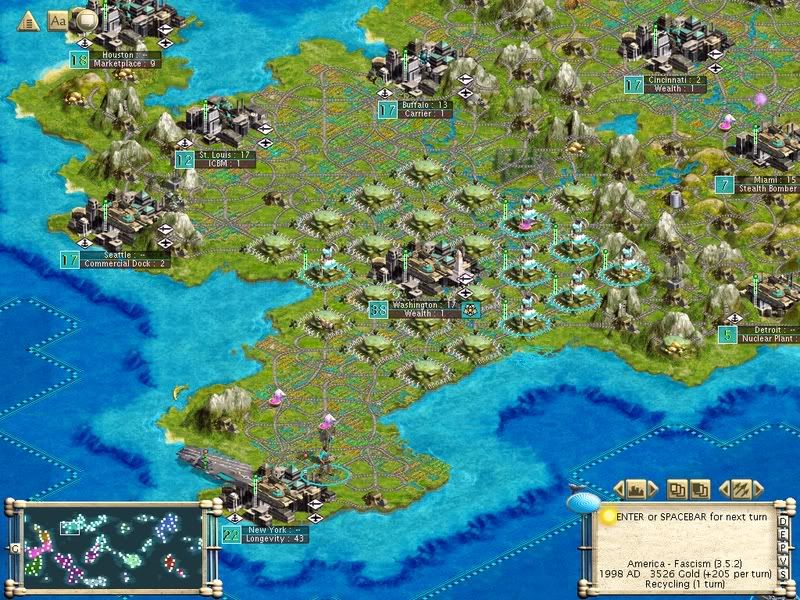The height and width of the screenshot is (600, 800).
Task: Select the next unit arrow
Action: 759,489
